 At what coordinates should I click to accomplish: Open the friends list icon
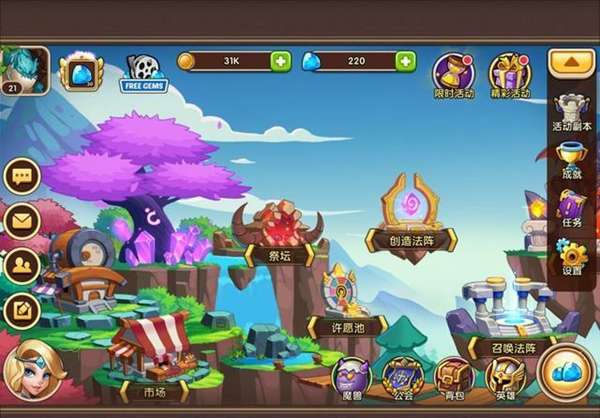coord(21,264)
